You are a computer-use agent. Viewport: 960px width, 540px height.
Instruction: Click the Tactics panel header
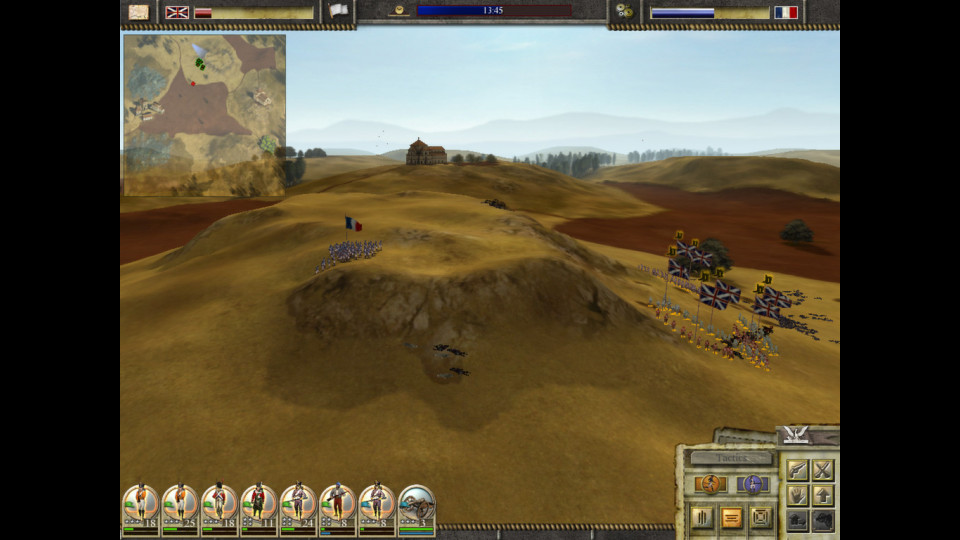point(731,458)
